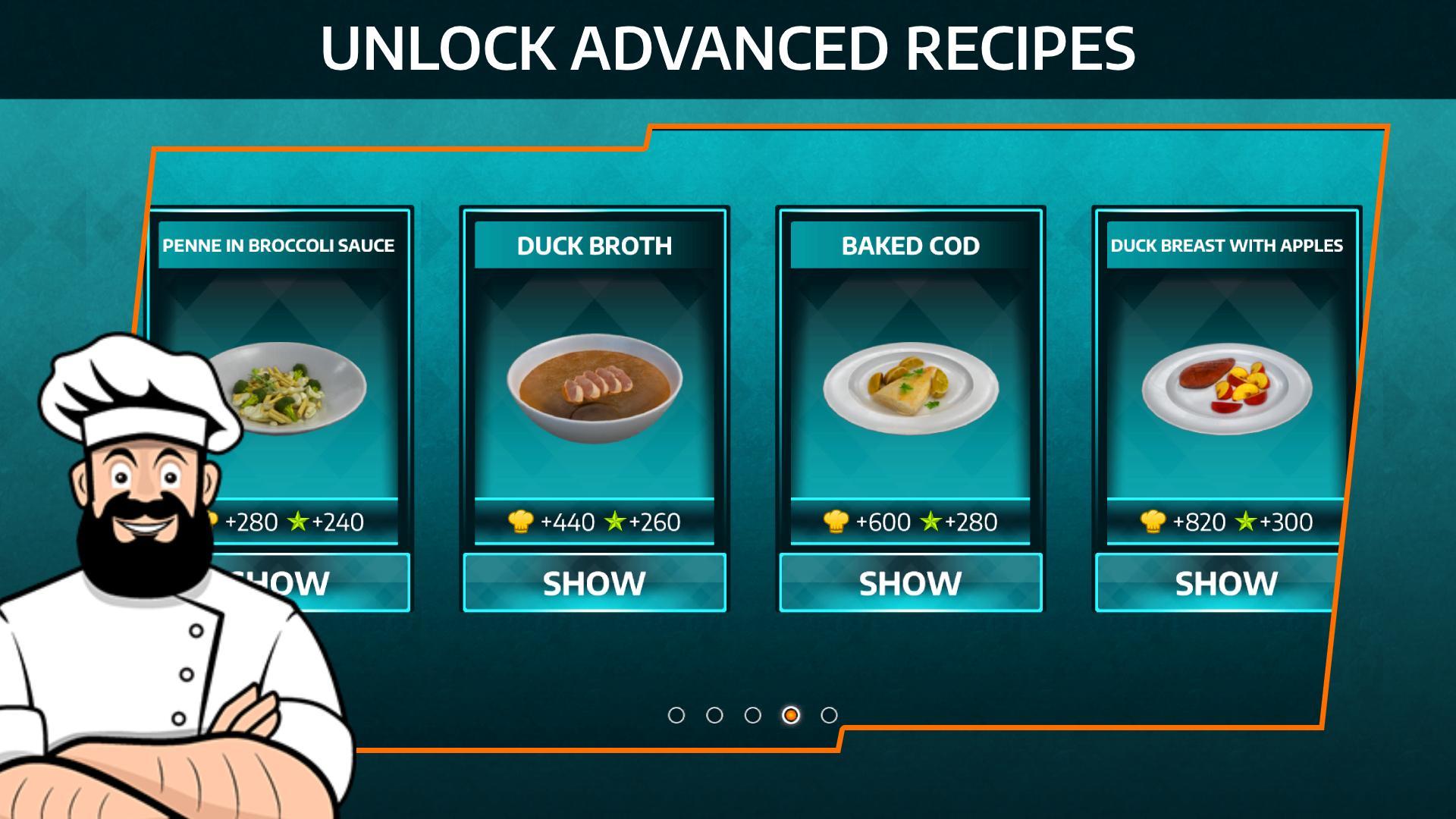
Task: Click the chef hat icon showing +440
Action: coord(522,522)
